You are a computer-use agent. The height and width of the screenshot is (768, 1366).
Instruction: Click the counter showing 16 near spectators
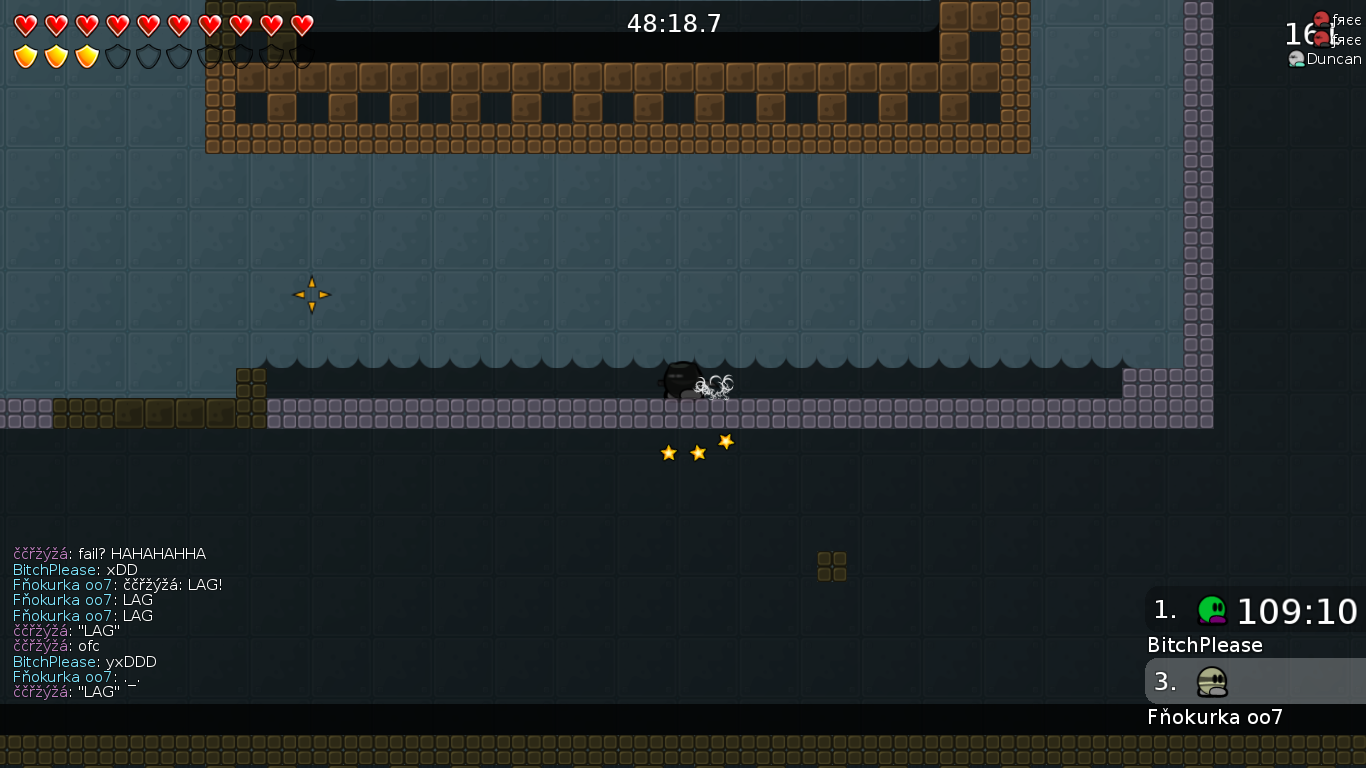1297,33
